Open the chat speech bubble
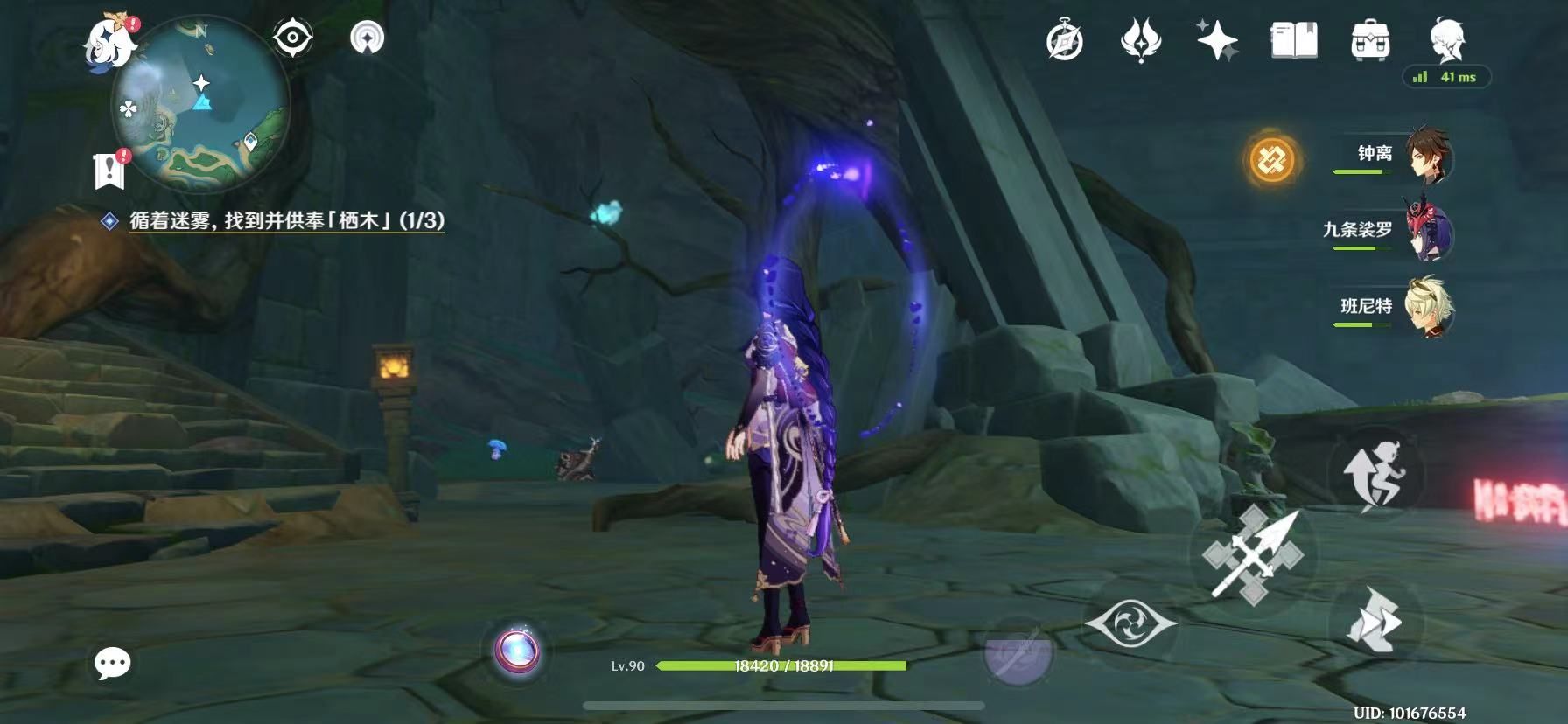This screenshot has width=1568, height=724. (x=113, y=665)
